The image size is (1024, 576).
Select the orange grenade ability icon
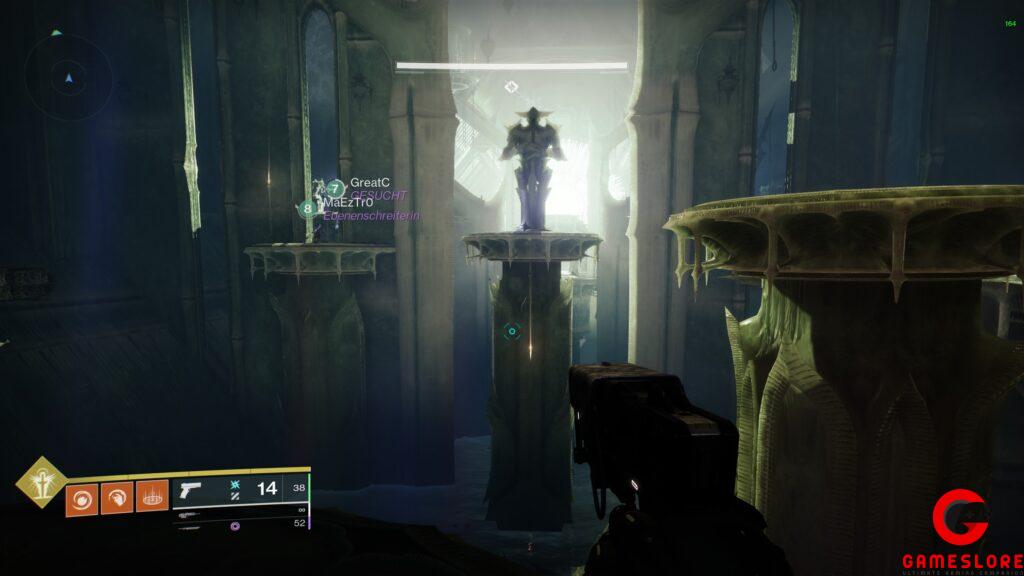tap(82, 497)
